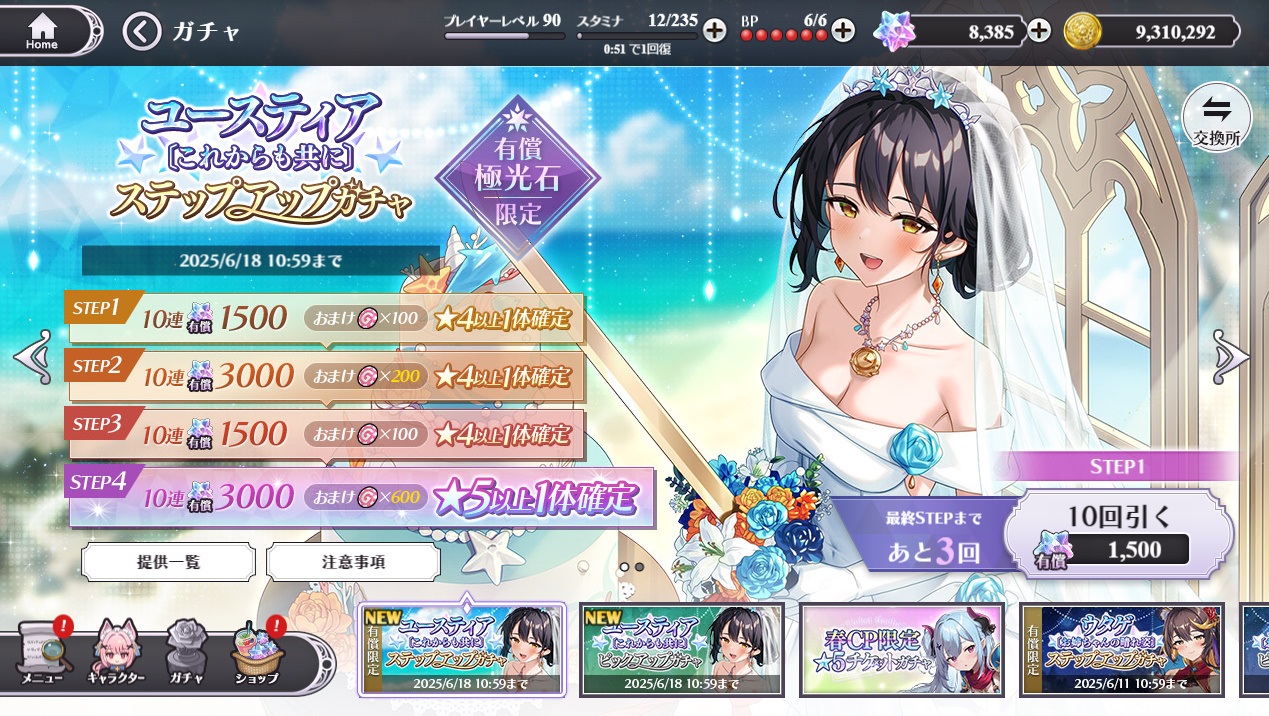The width and height of the screenshot is (1269, 716).
Task: Select the ガチャ icon in bottom bar
Action: click(x=188, y=654)
